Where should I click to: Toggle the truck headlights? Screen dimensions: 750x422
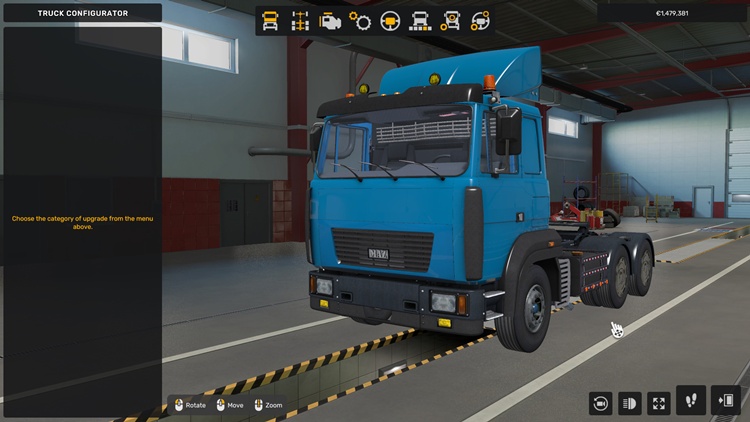coord(630,403)
